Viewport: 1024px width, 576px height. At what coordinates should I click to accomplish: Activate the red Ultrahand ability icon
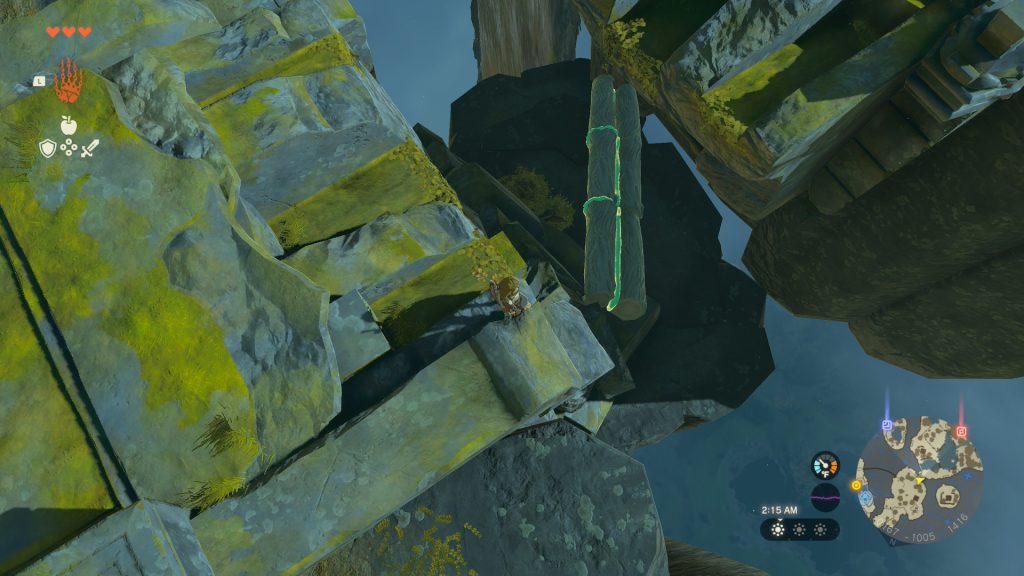[x=68, y=82]
